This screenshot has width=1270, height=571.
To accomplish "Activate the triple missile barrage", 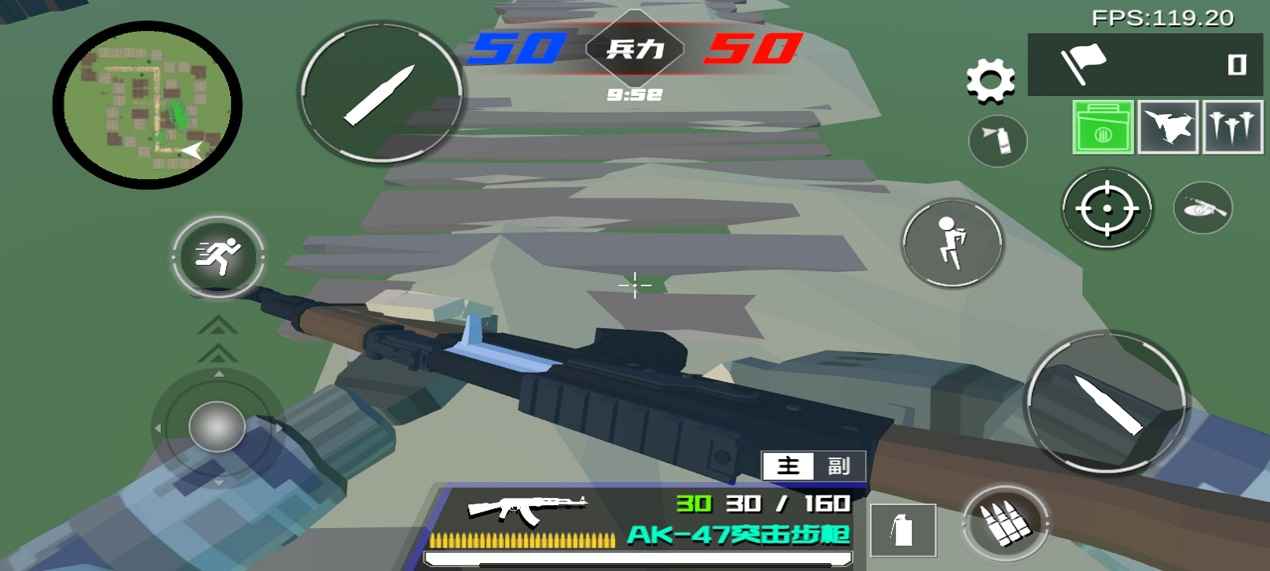I will [1232, 127].
